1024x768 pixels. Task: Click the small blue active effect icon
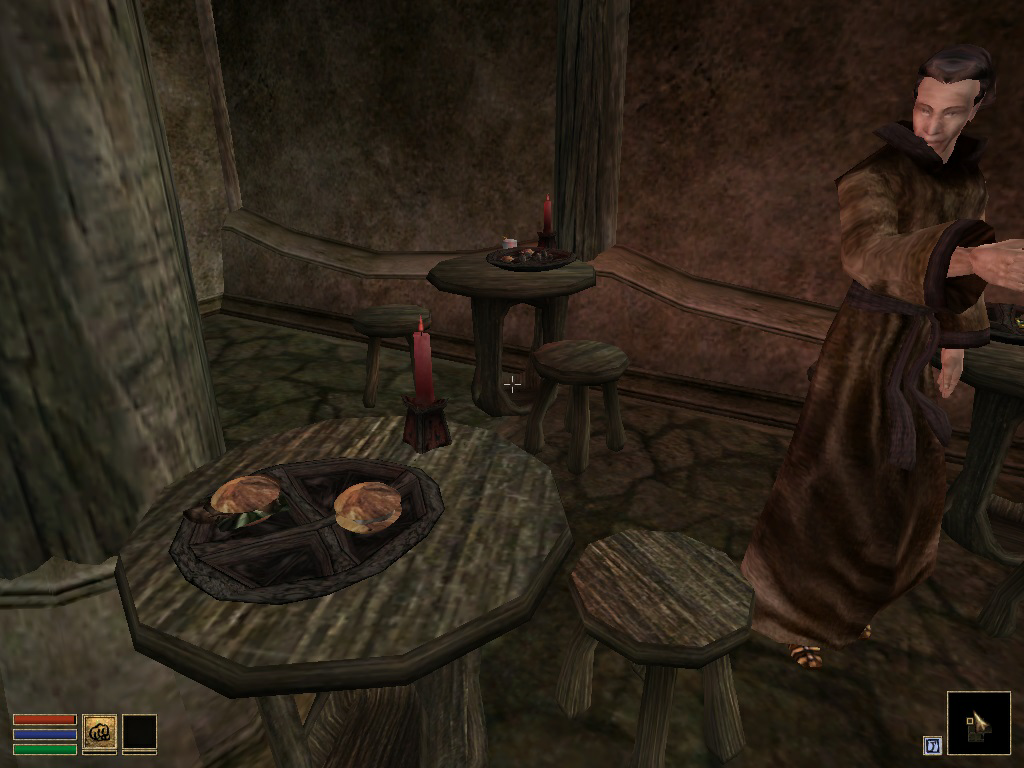[931, 745]
